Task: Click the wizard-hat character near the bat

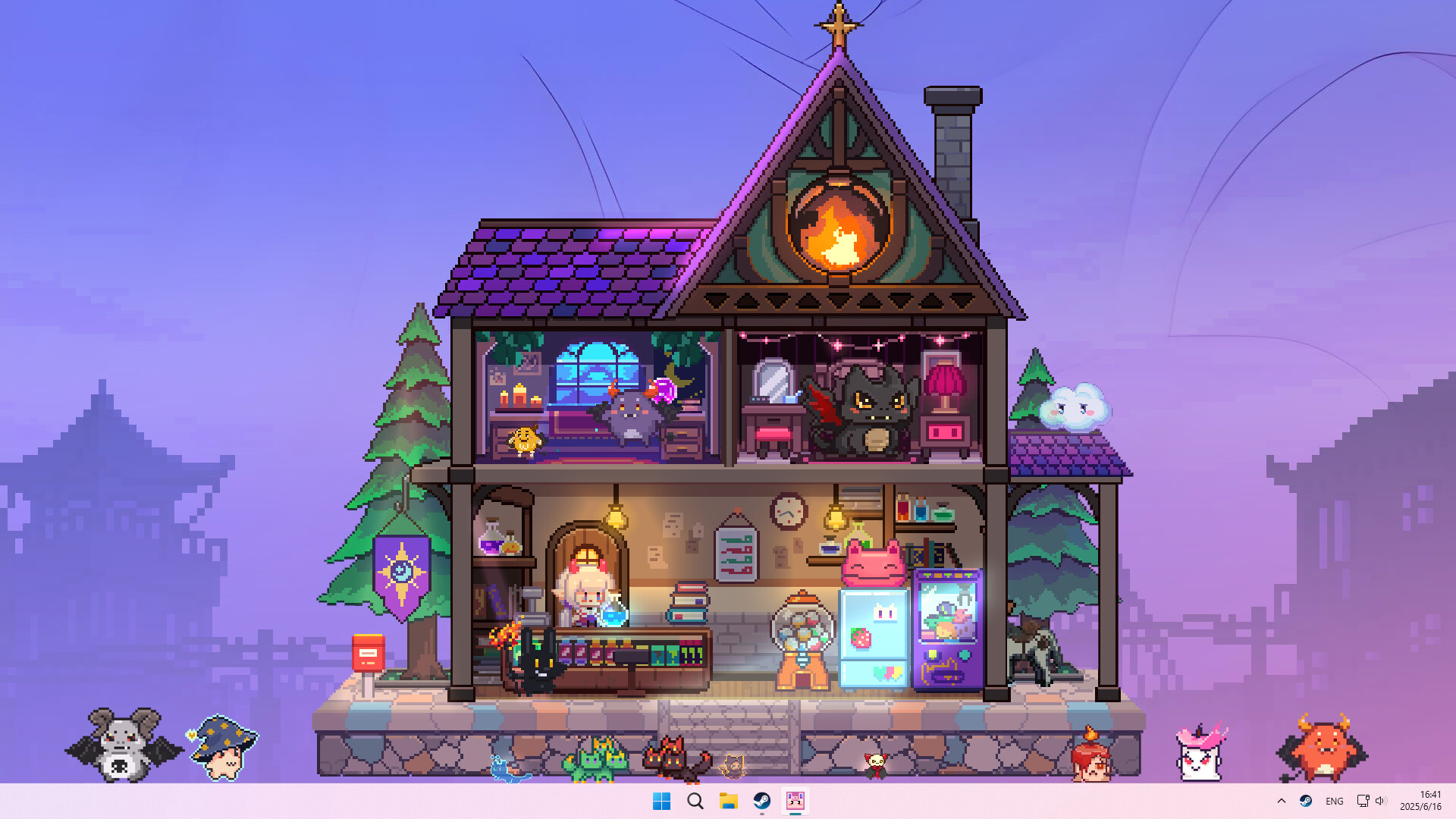Action: (222, 747)
